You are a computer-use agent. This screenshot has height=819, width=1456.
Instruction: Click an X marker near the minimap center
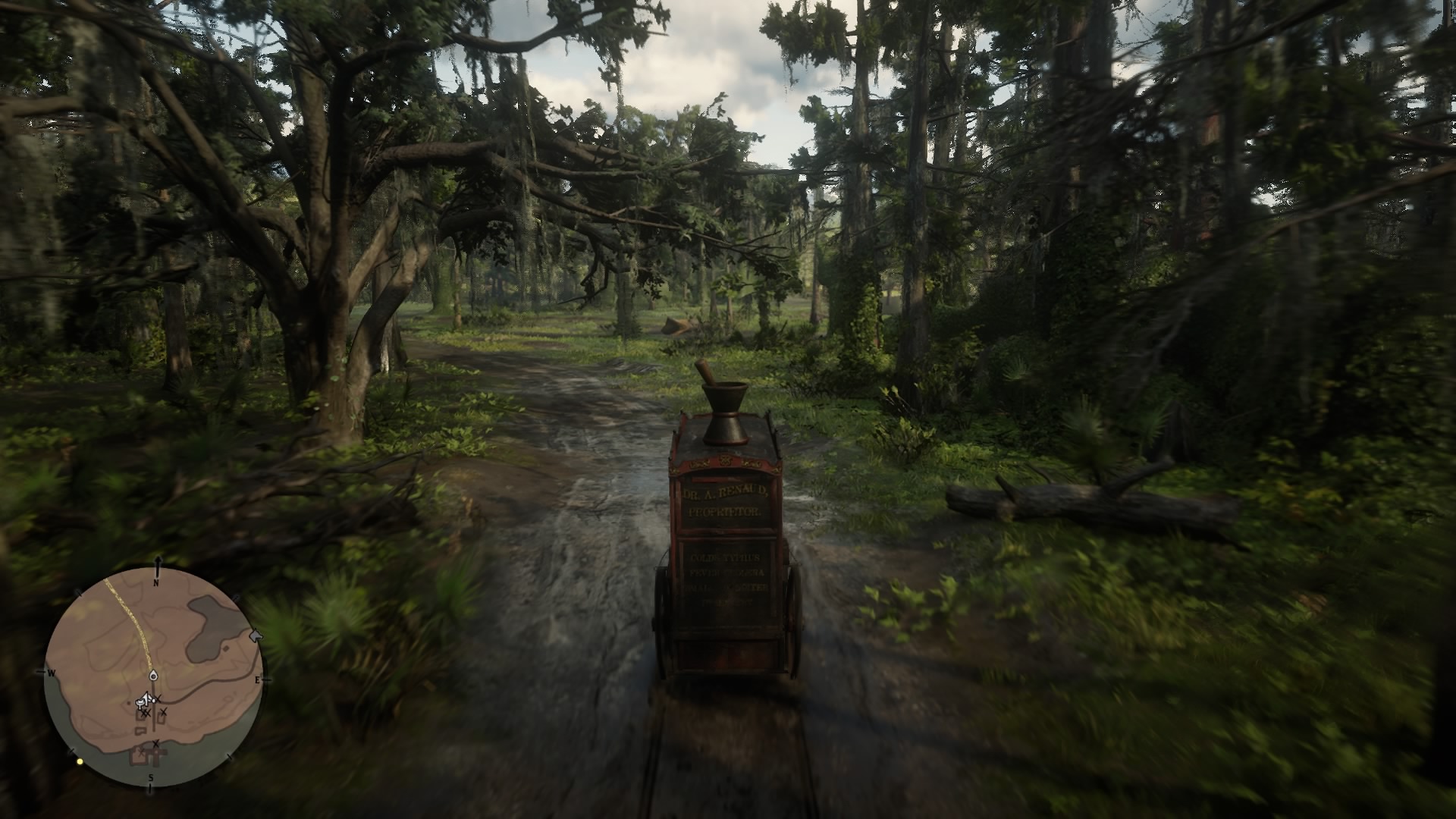pos(158,698)
